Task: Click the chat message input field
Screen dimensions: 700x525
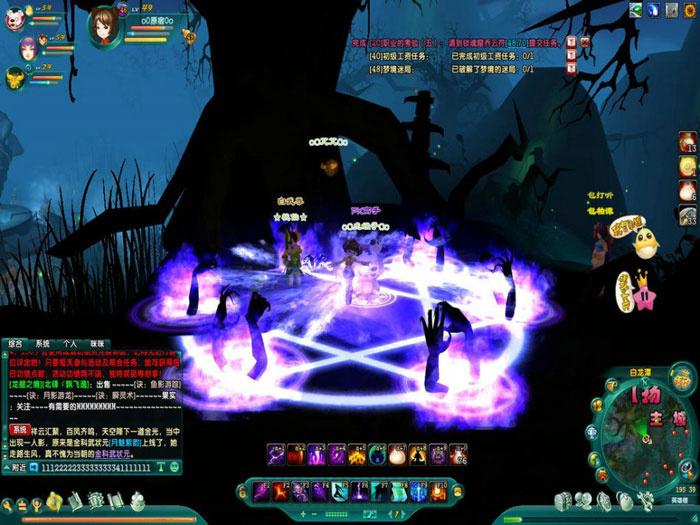Action: pos(95,467)
